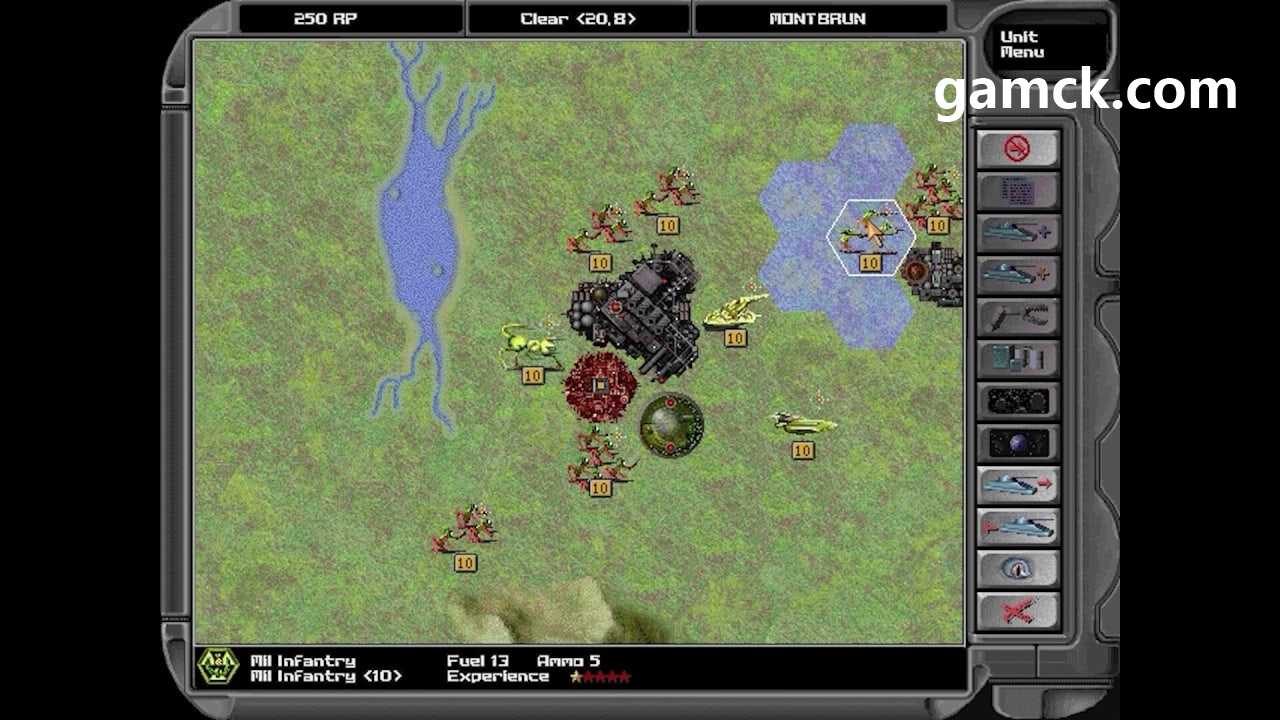1280x720 pixels.
Task: Select the tank with orange plus button
Action: pos(1017,275)
